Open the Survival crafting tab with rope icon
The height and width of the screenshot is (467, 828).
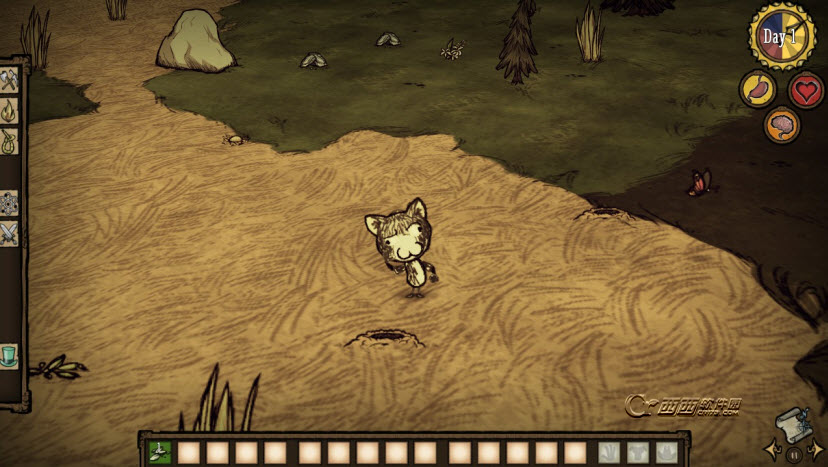tap(9, 141)
